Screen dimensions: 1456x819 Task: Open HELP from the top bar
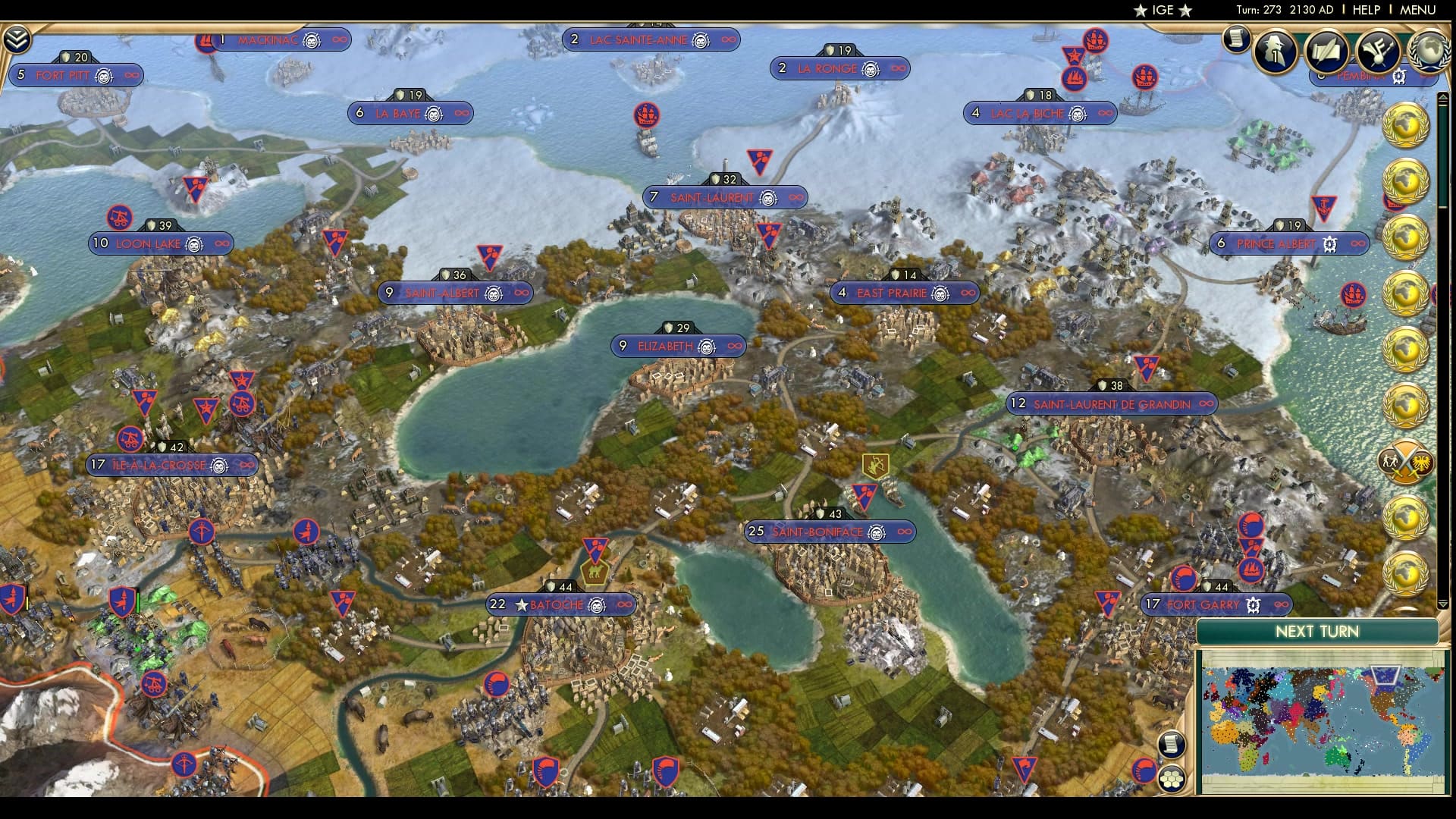pyautogui.click(x=1365, y=11)
